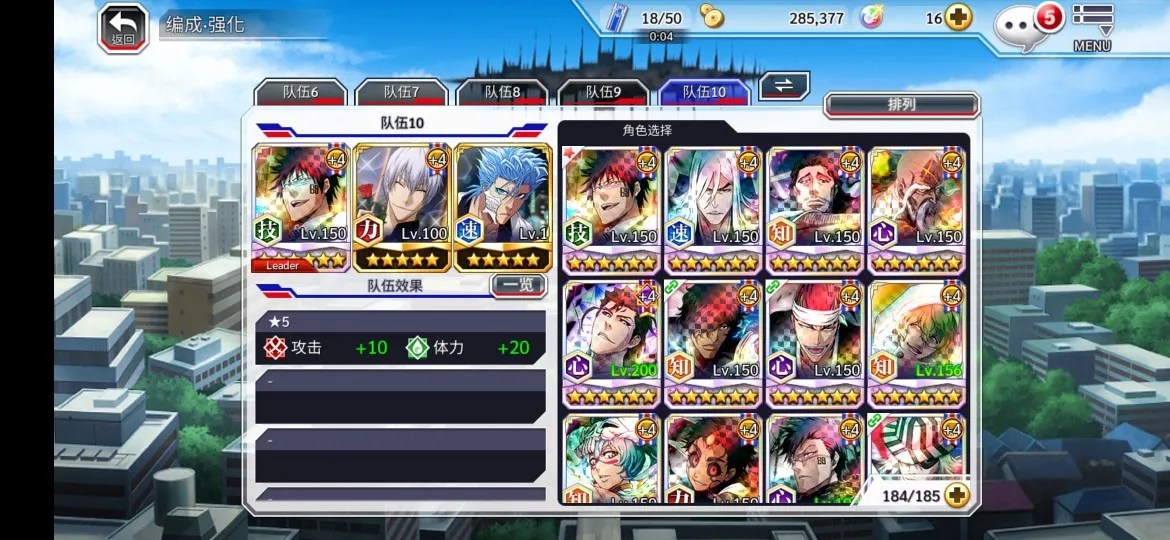The image size is (1170, 540).
Task: Expand character storage with the 184/185 plus
Action: point(957,495)
